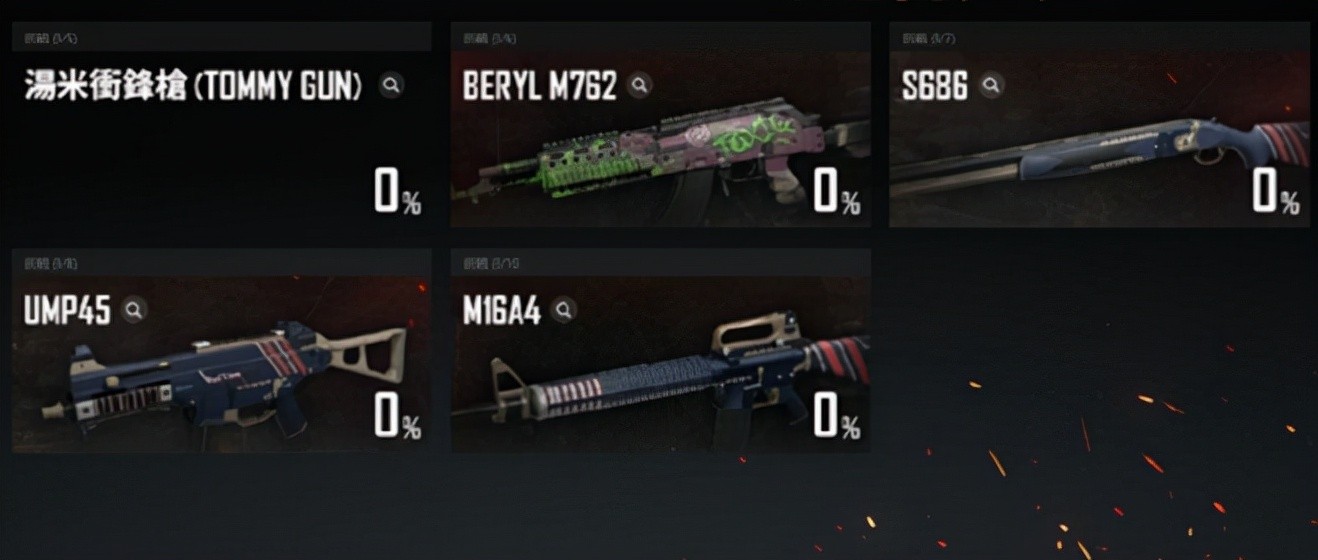This screenshot has width=1318, height=560.
Task: Zoom in on the UMP45 via magnifier icon
Action: click(133, 310)
